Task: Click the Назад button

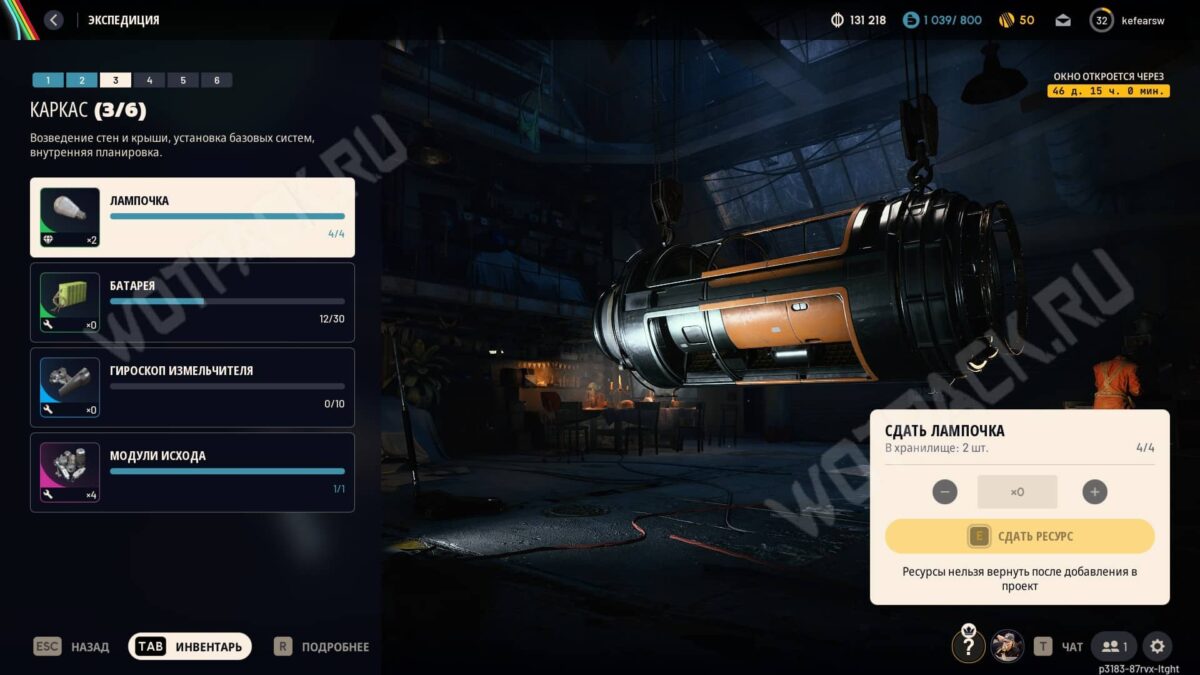Action: click(72, 647)
